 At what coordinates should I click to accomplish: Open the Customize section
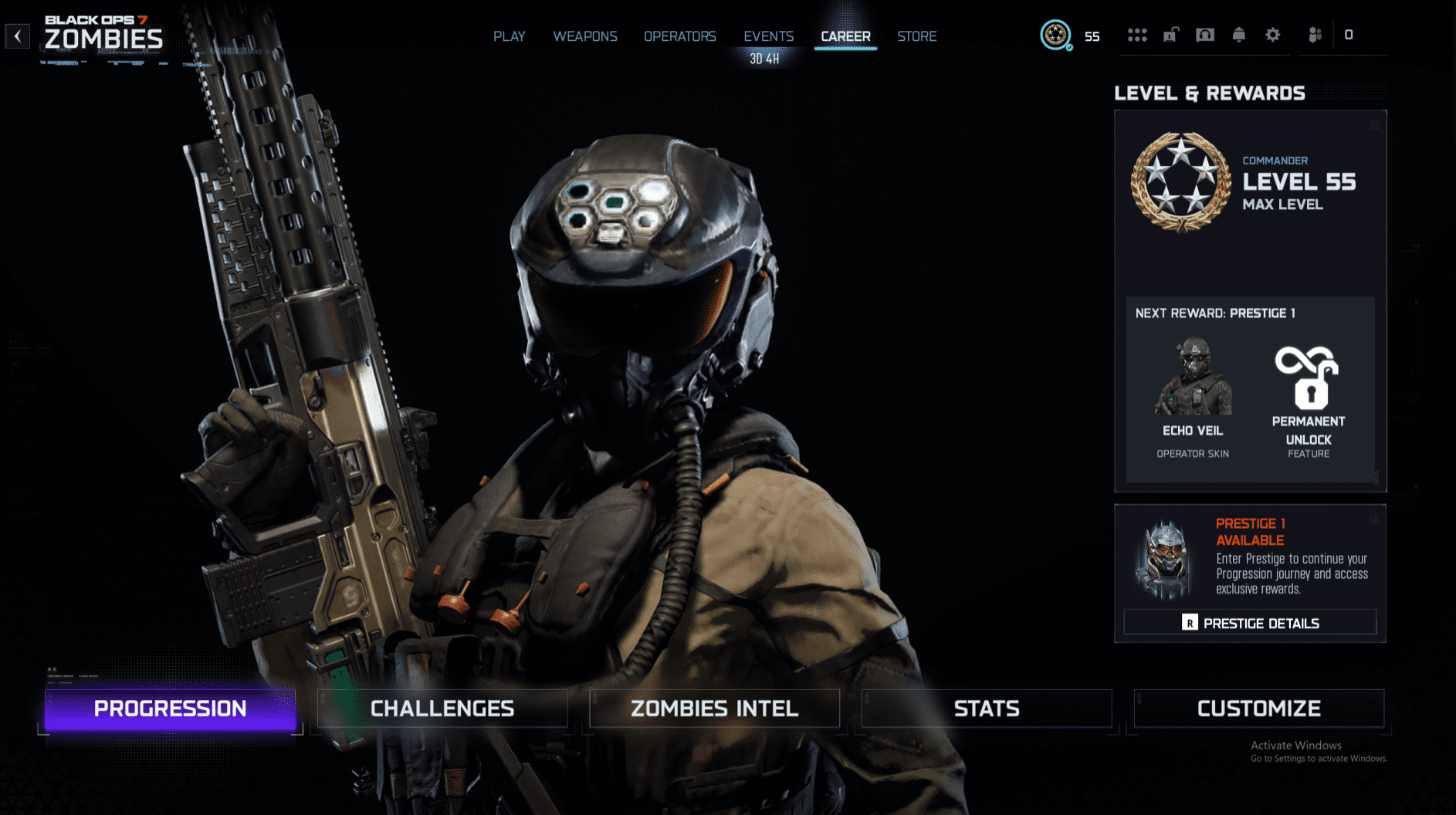(1258, 708)
